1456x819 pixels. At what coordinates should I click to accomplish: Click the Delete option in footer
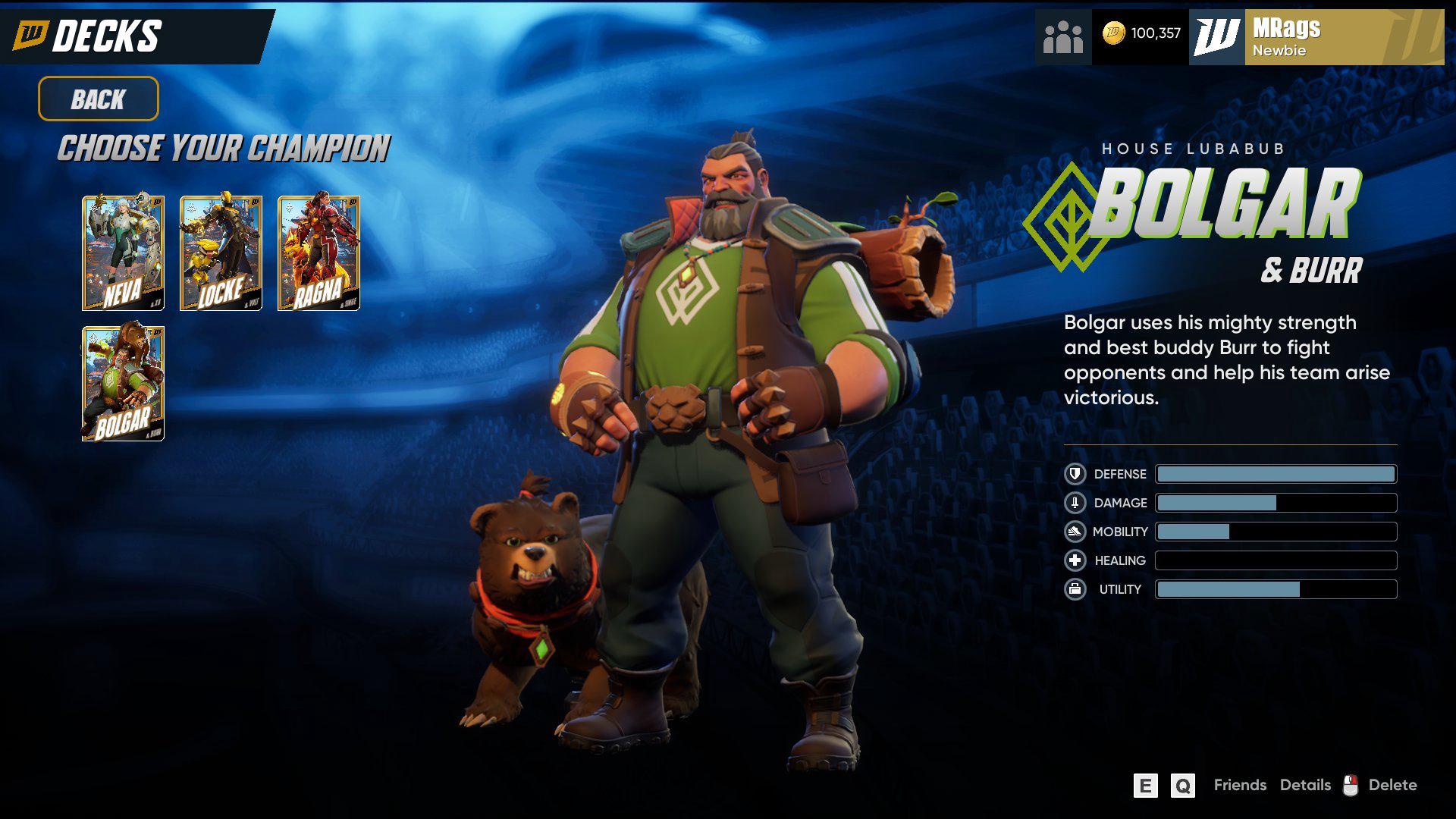(1392, 785)
